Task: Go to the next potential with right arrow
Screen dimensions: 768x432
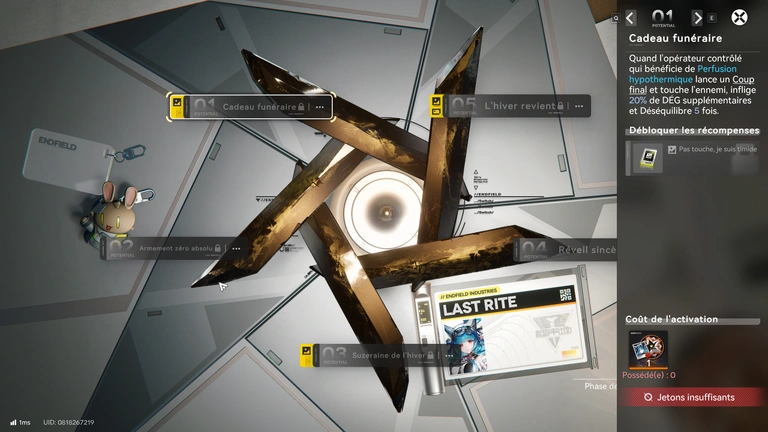Action: 697,17
